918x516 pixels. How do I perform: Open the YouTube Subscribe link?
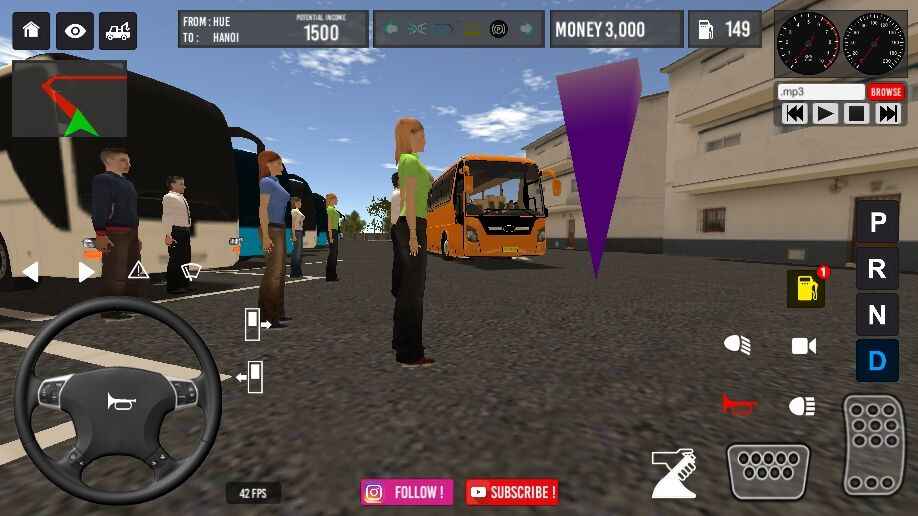coord(512,492)
